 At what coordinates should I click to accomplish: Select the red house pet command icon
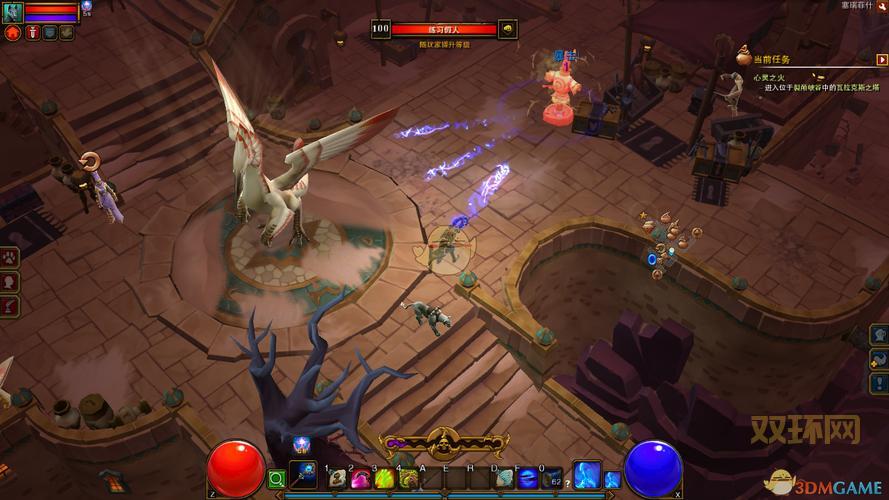pyautogui.click(x=13, y=33)
